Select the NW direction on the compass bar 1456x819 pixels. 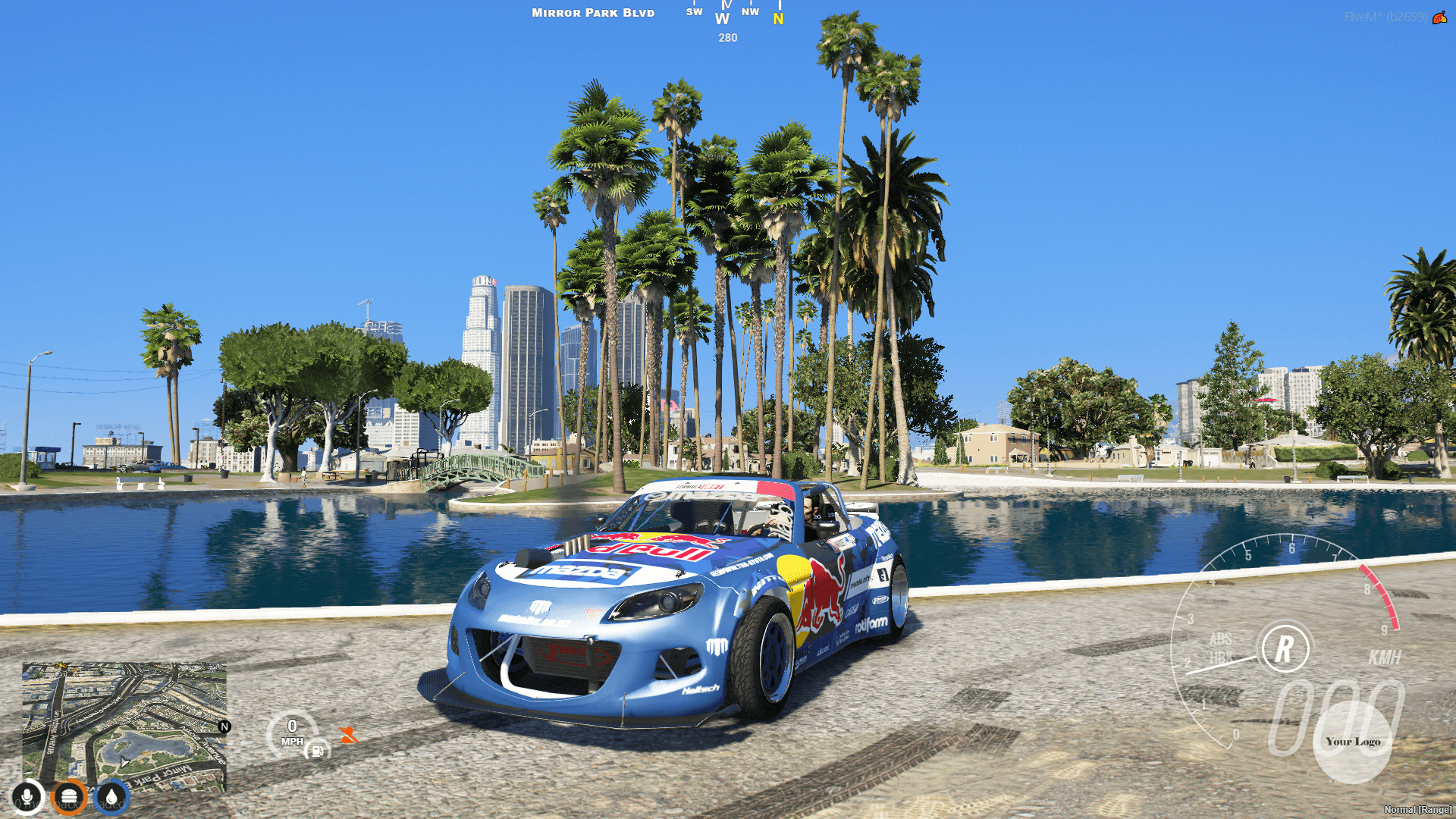[x=751, y=12]
